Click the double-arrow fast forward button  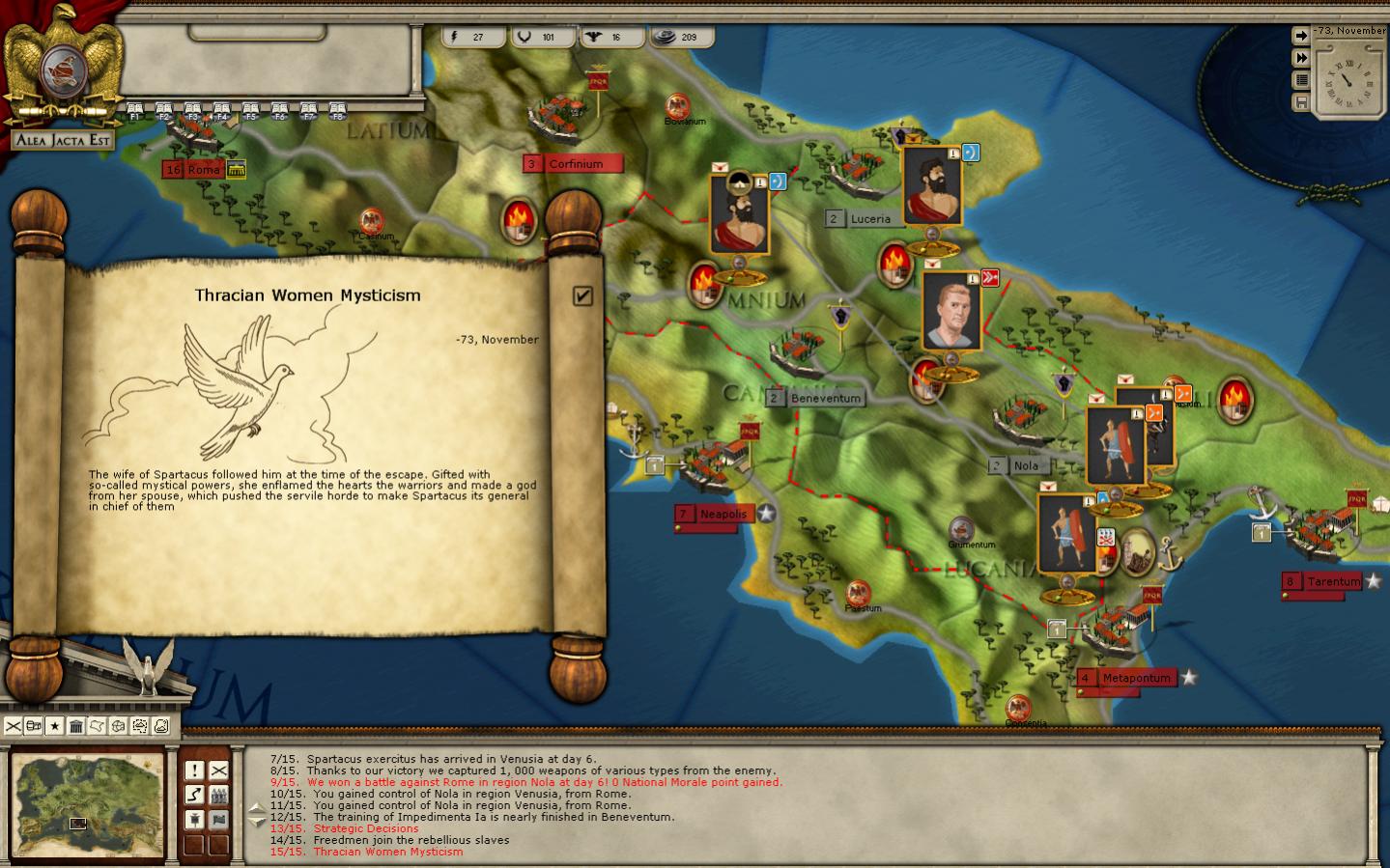(1301, 58)
